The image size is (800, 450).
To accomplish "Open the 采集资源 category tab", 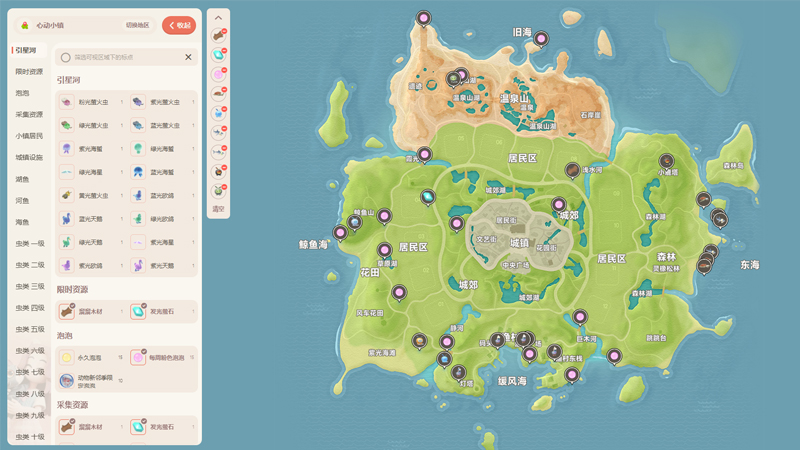I will coord(29,115).
